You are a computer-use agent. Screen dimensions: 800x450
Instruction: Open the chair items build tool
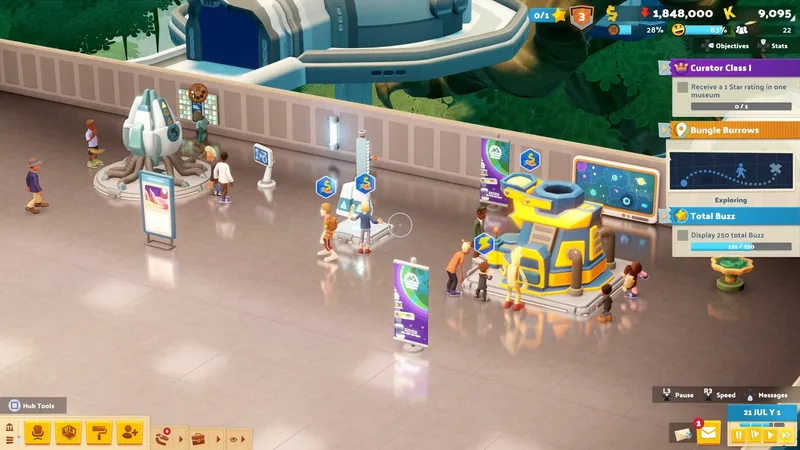coord(38,433)
